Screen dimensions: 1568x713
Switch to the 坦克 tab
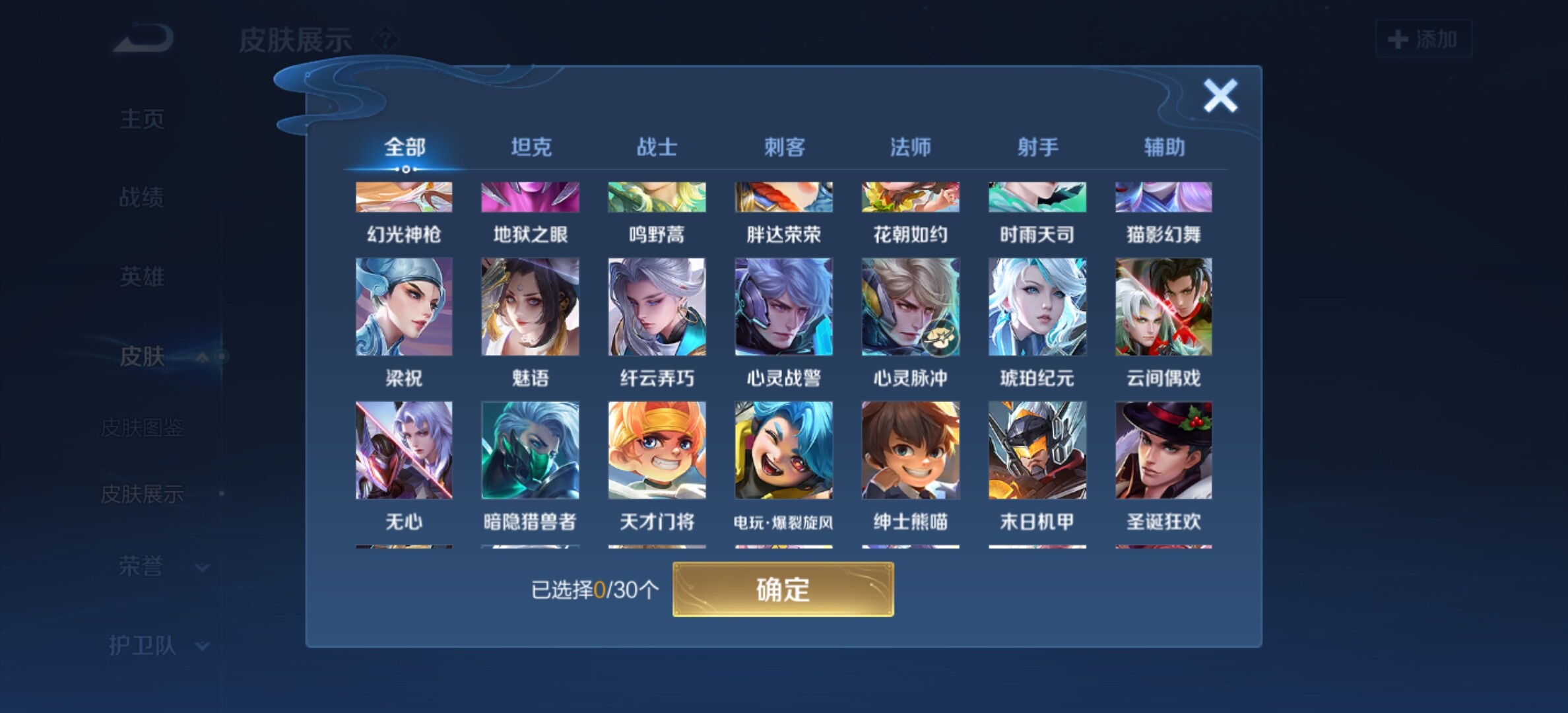click(531, 147)
